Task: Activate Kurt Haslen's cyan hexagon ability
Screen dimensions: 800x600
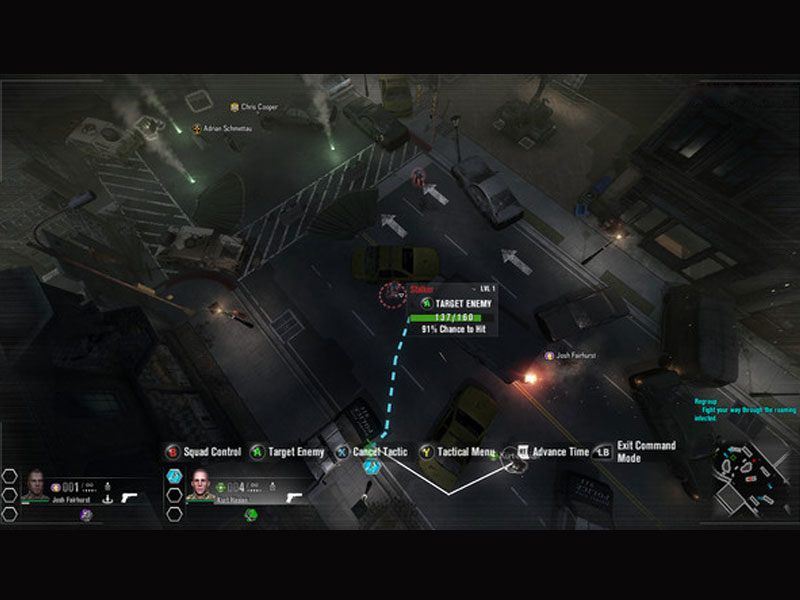Action: (x=175, y=476)
